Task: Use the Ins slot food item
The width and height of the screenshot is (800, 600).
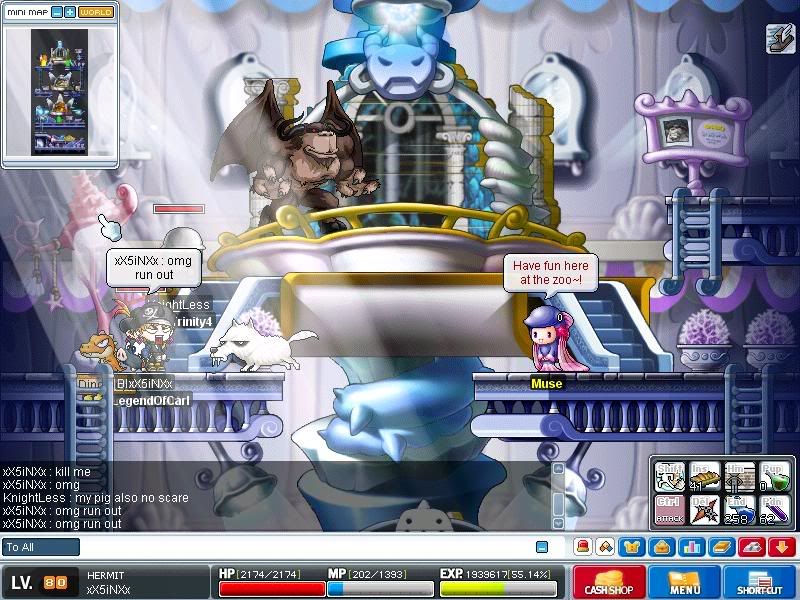Action: coord(703,477)
